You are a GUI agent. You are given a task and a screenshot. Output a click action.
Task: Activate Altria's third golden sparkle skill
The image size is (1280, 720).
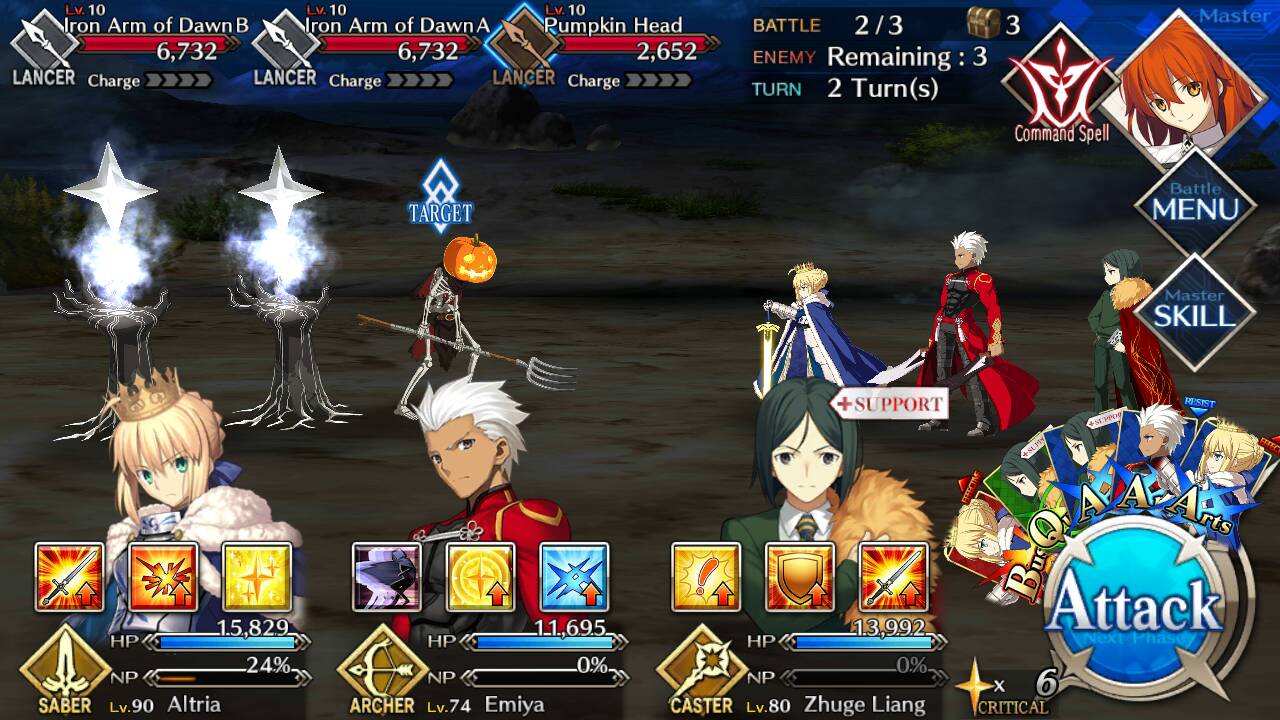tap(257, 577)
